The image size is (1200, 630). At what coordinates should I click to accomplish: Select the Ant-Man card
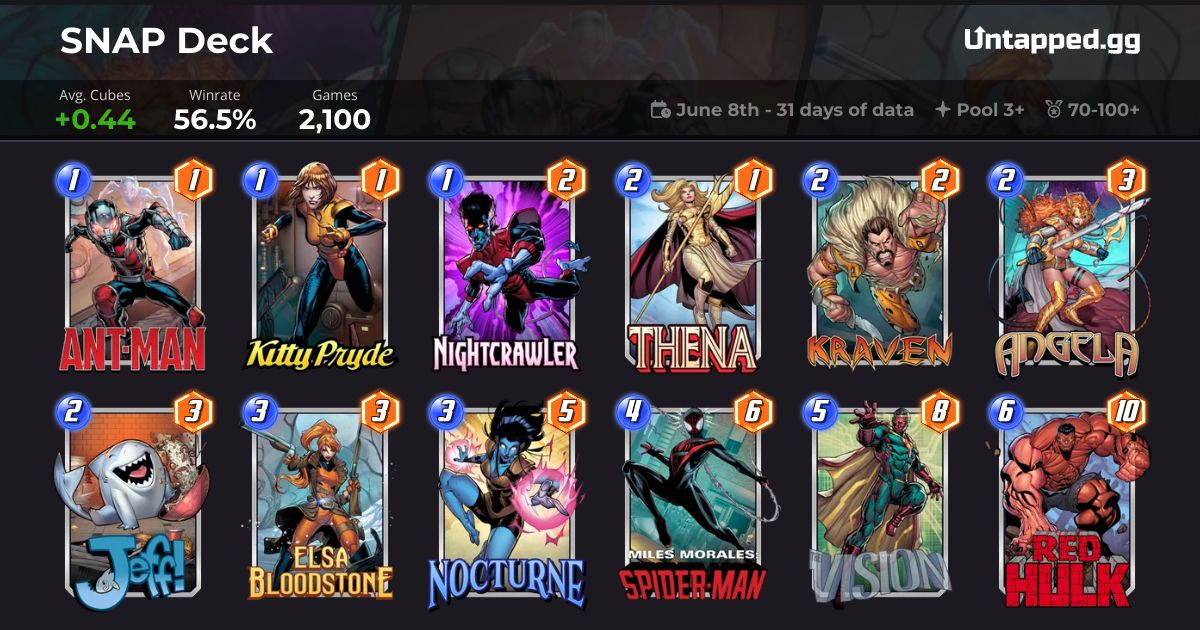coord(133,268)
